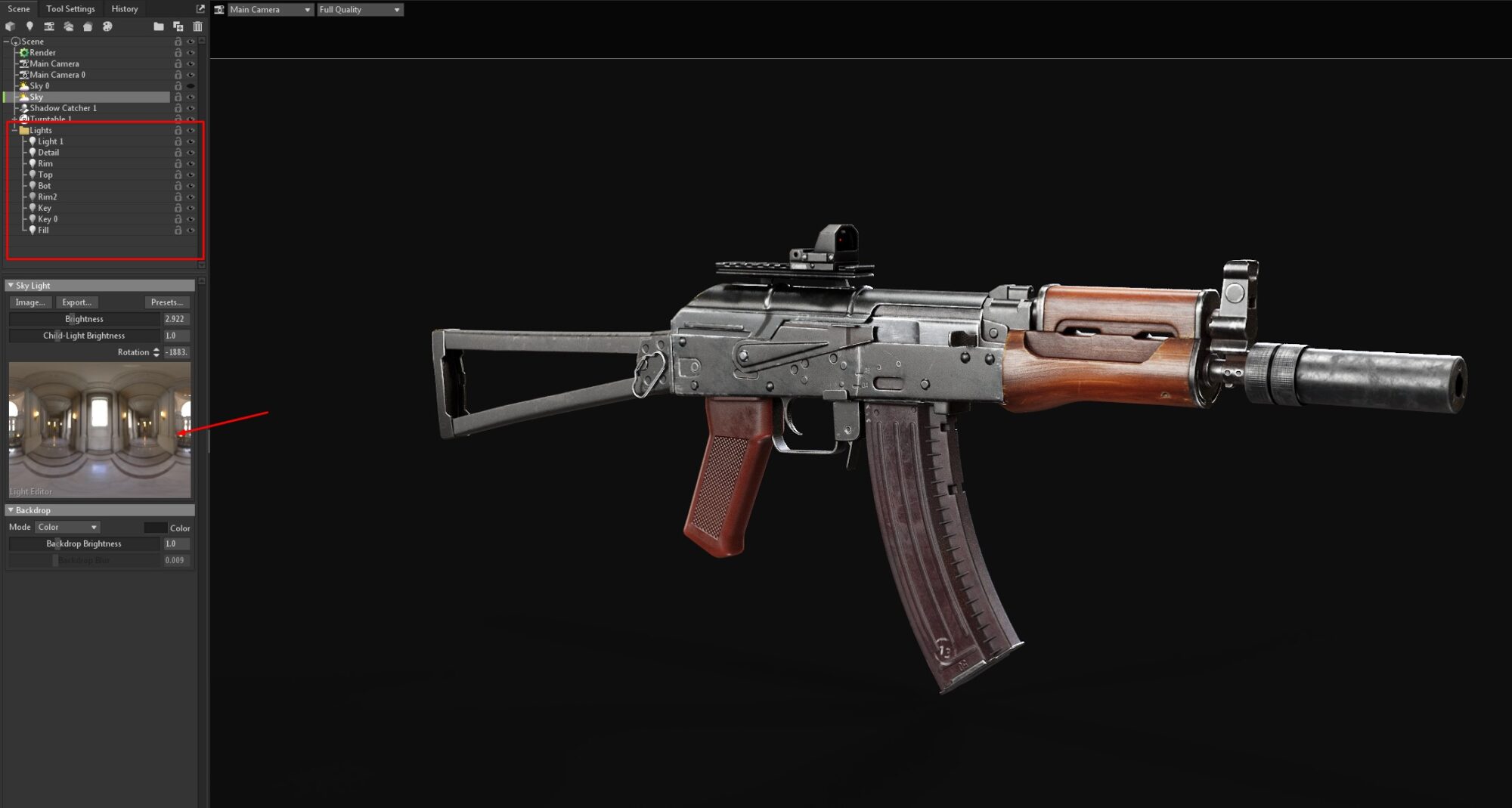The width and height of the screenshot is (1512, 808).
Task: Toggle visibility of the Sky 0 object
Action: pyautogui.click(x=191, y=86)
